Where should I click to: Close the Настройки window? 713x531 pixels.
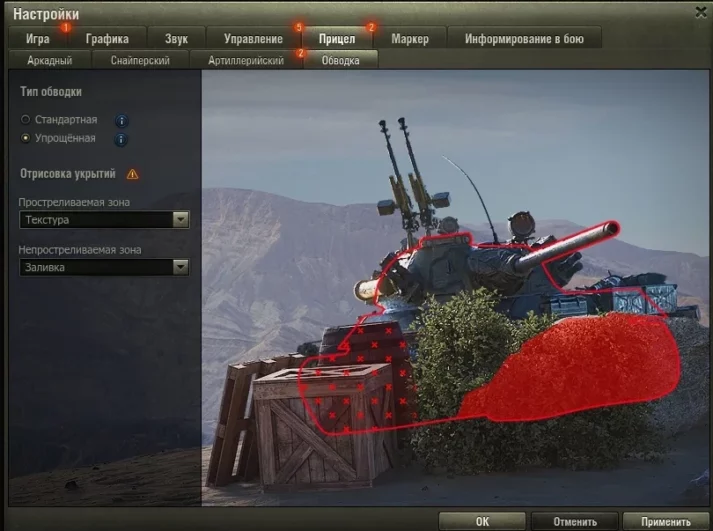click(700, 11)
